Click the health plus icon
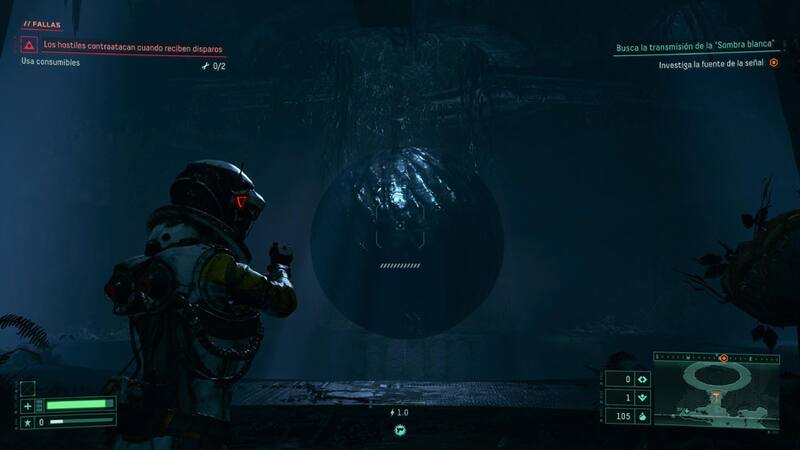Viewport: 800px width, 450px height. pyautogui.click(x=28, y=405)
